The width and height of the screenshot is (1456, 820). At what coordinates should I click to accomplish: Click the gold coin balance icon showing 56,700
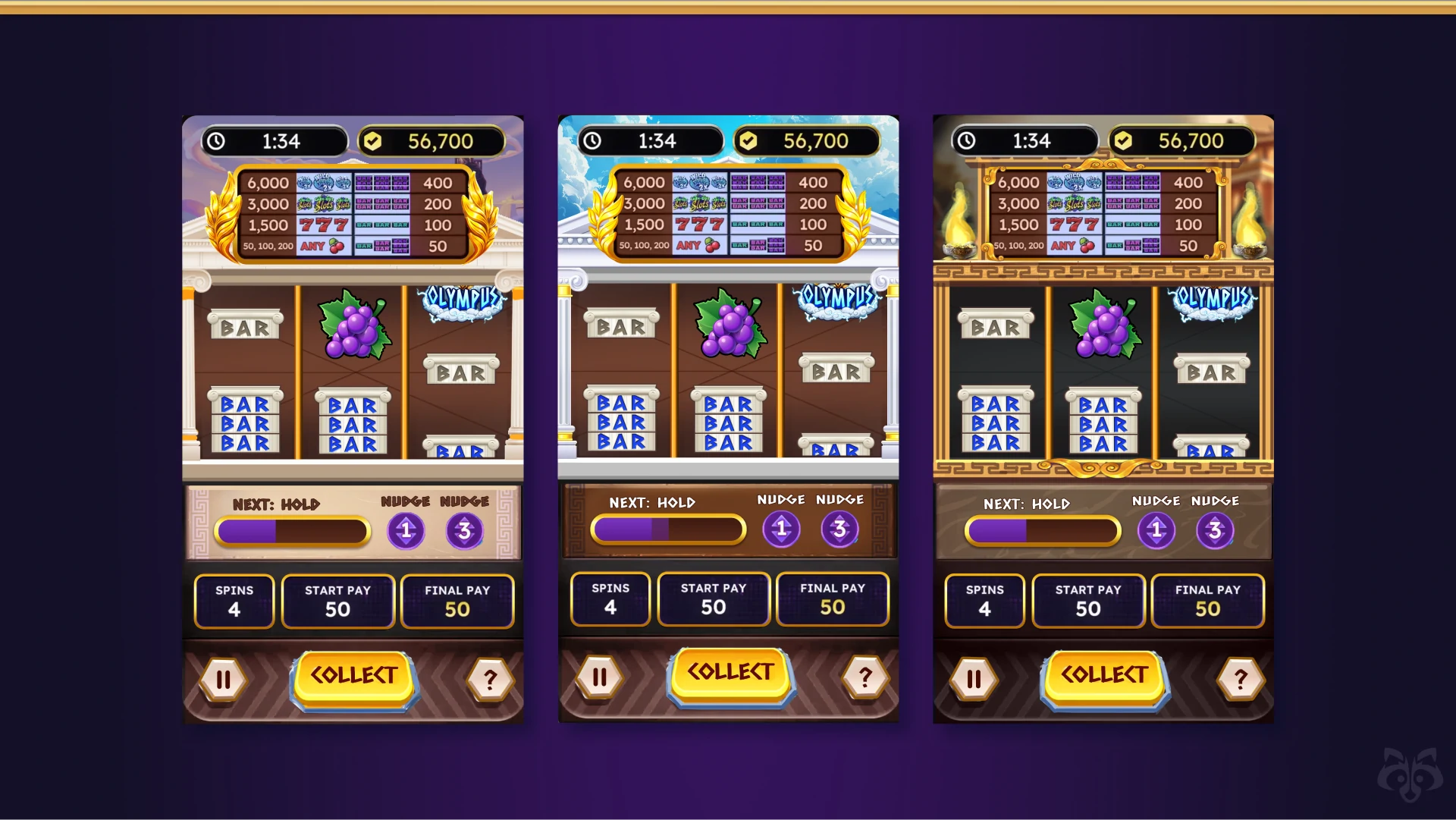(371, 140)
